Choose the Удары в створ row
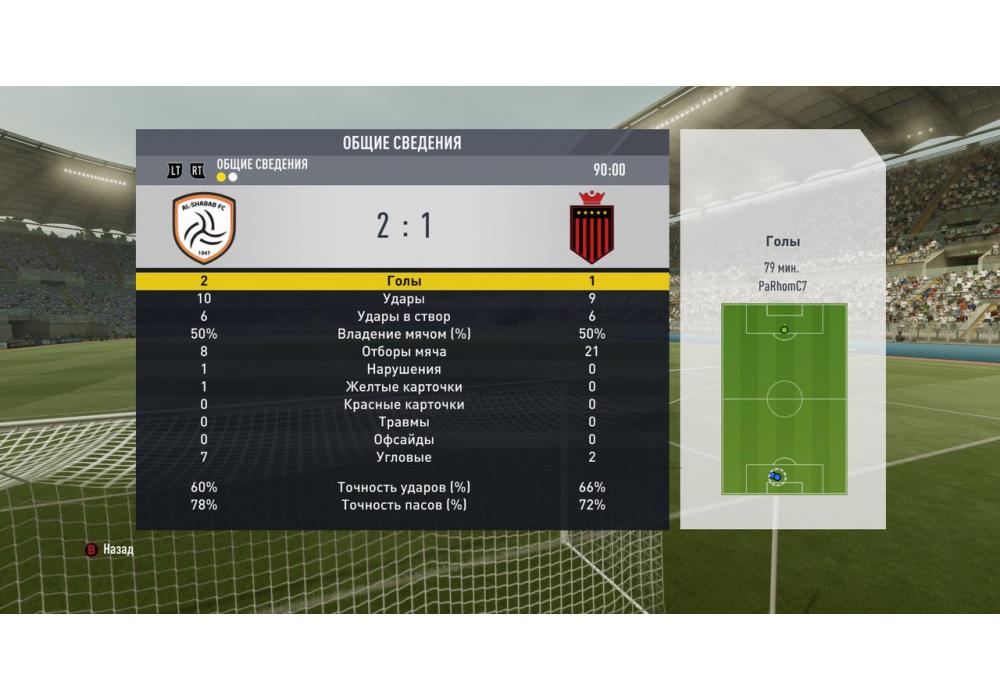 click(403, 316)
